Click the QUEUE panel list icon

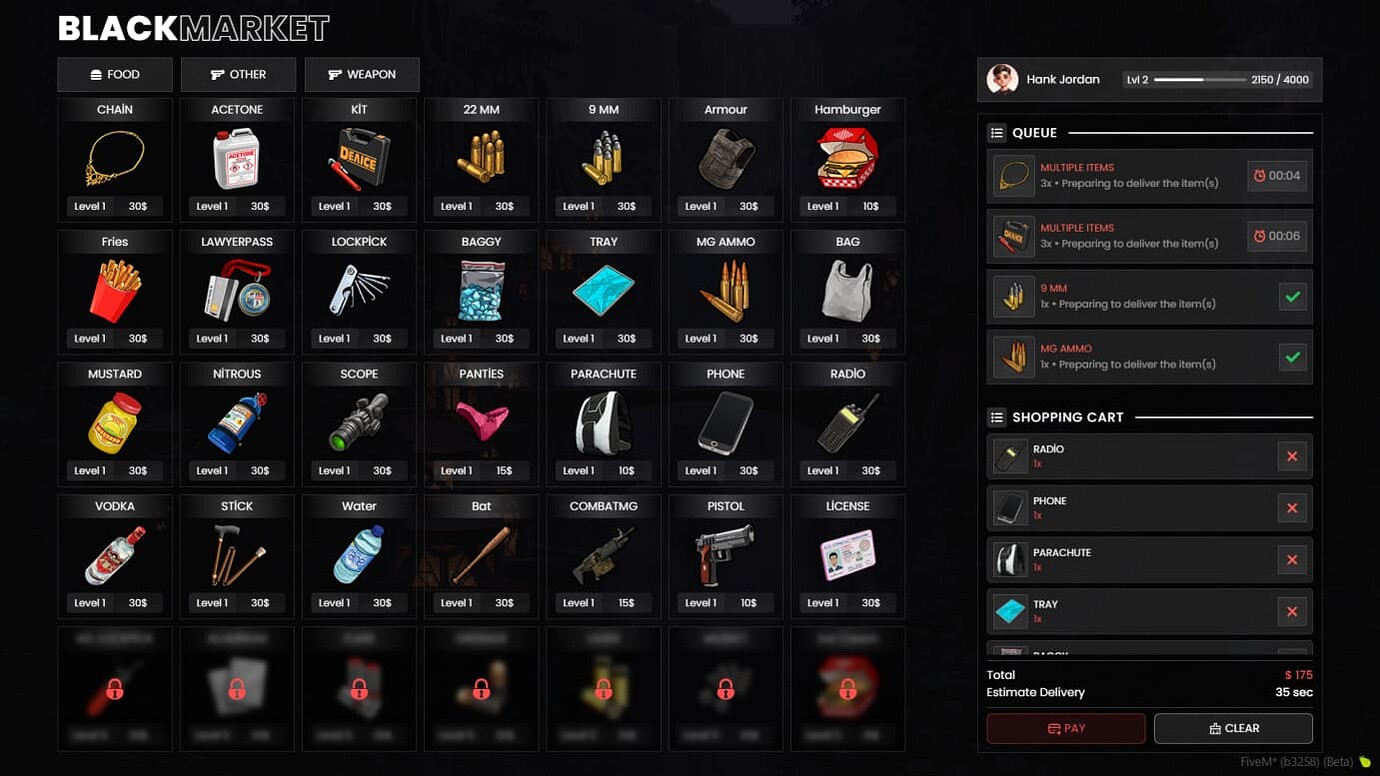click(995, 132)
